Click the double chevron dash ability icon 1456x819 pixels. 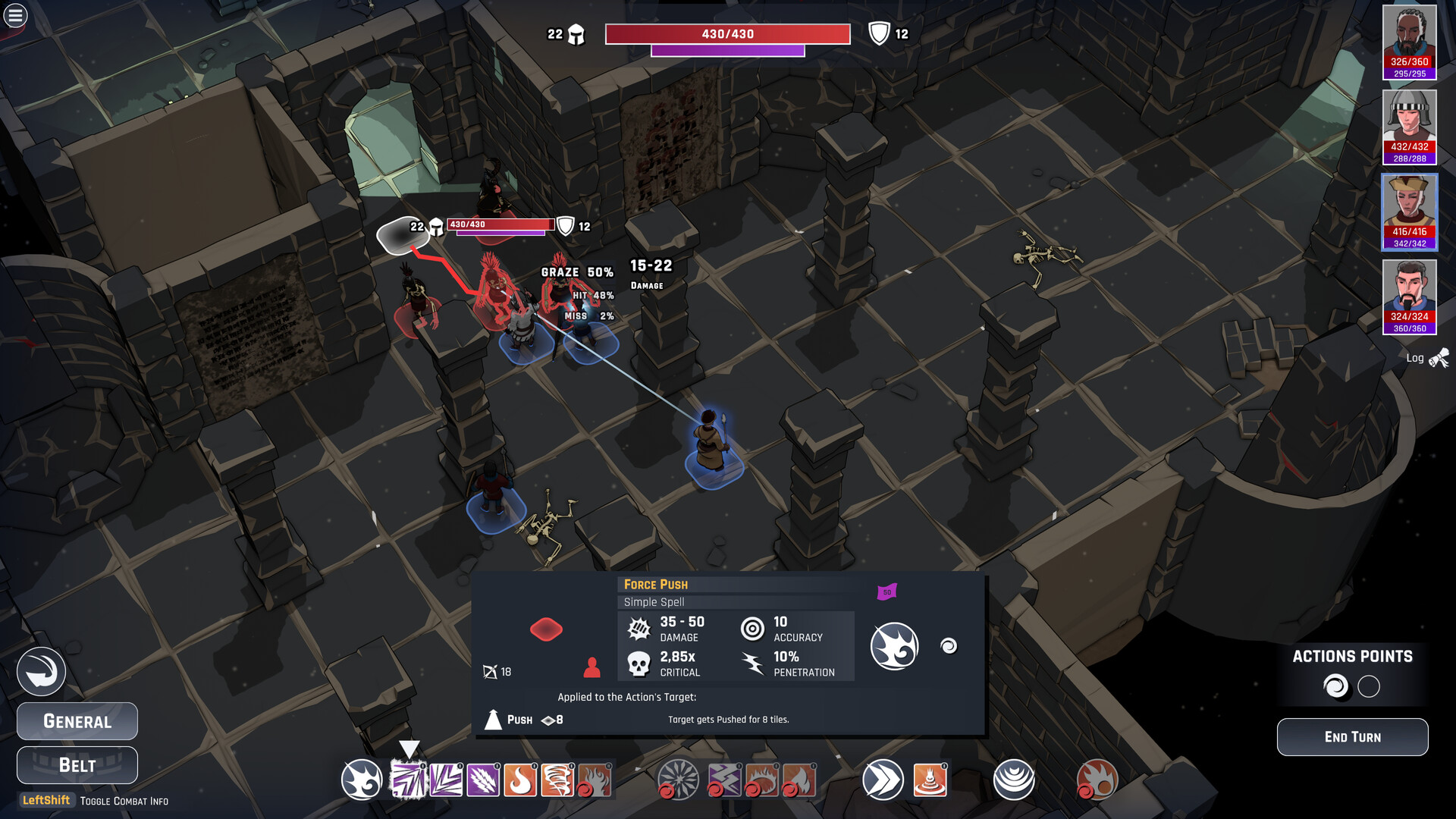click(x=882, y=780)
